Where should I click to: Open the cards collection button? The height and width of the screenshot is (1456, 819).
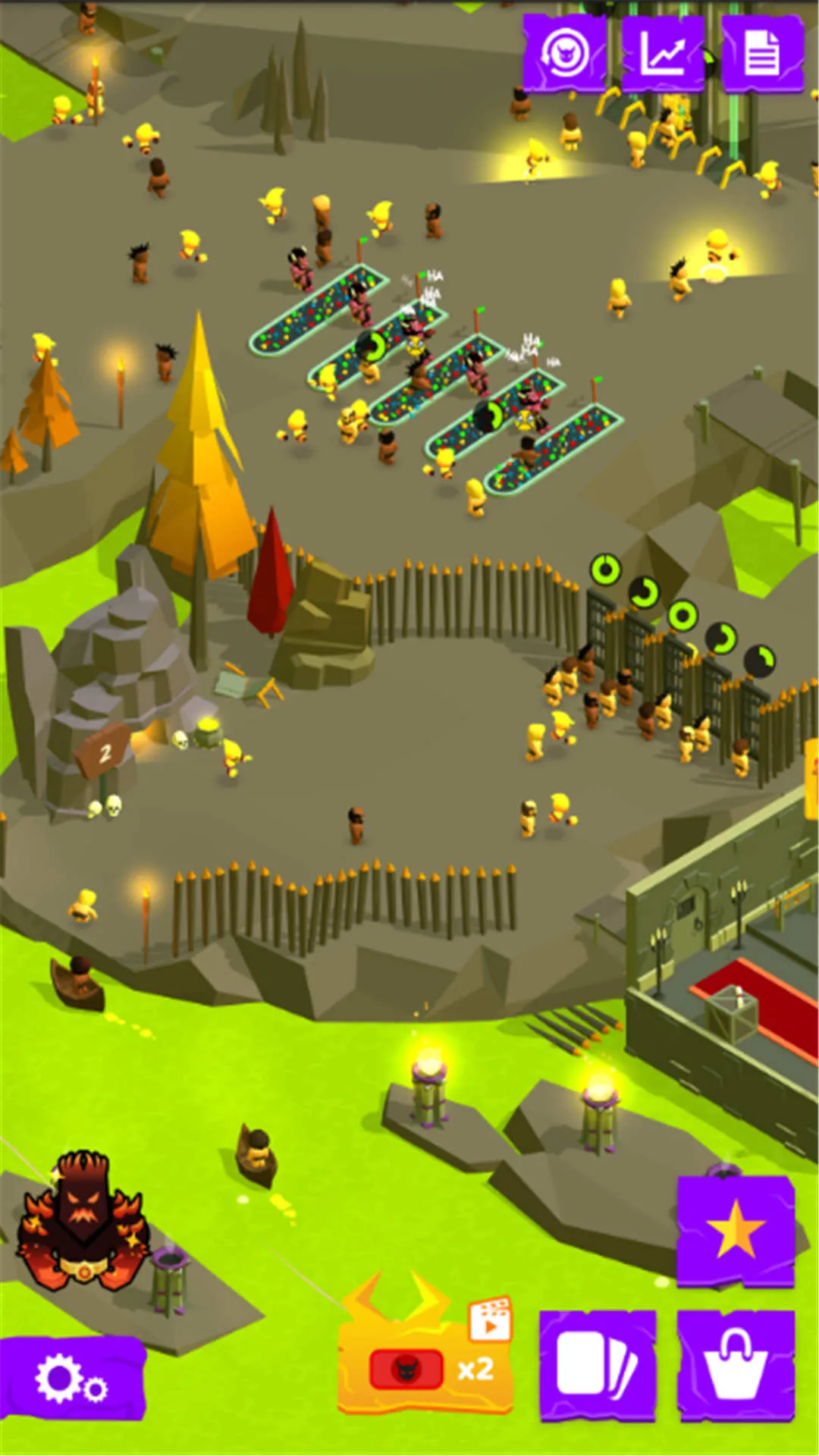tap(597, 1364)
